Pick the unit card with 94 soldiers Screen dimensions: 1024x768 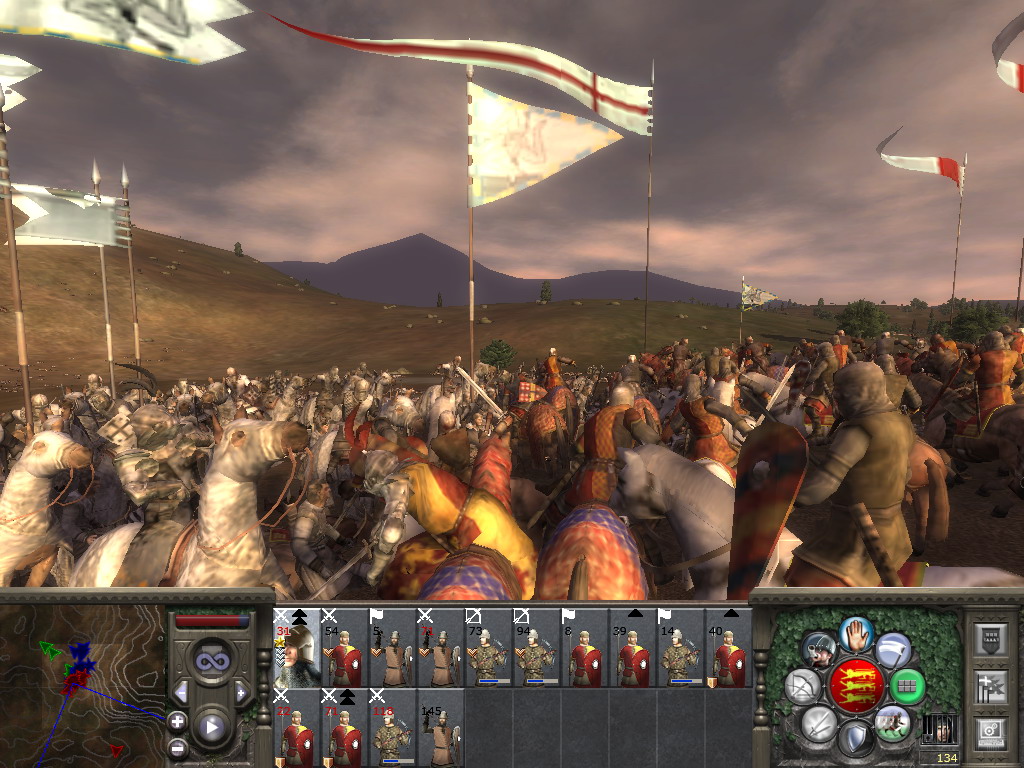pyautogui.click(x=536, y=648)
